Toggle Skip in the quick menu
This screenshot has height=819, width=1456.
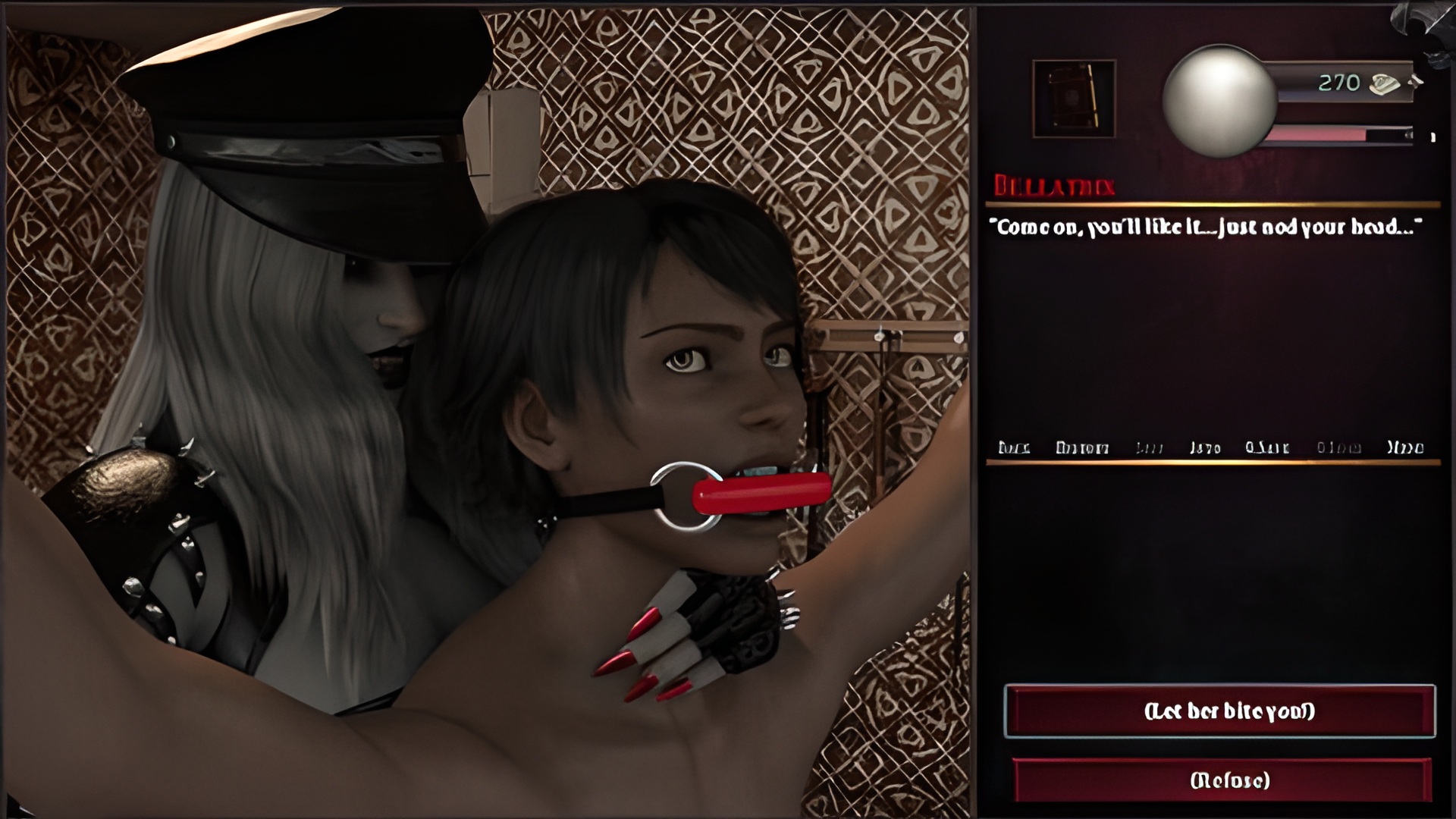pos(1150,447)
